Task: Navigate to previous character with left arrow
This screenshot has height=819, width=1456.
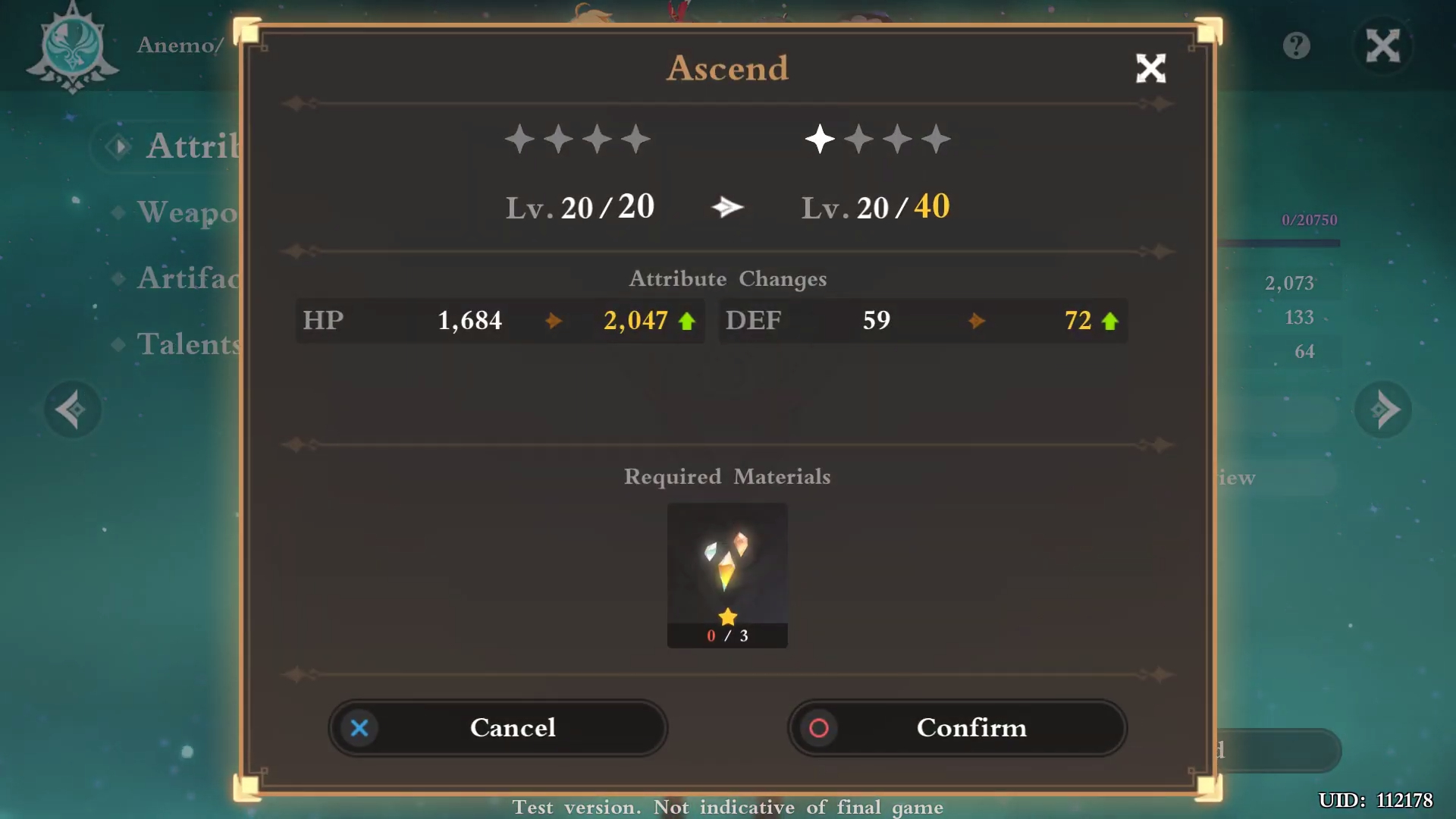Action: click(x=72, y=409)
